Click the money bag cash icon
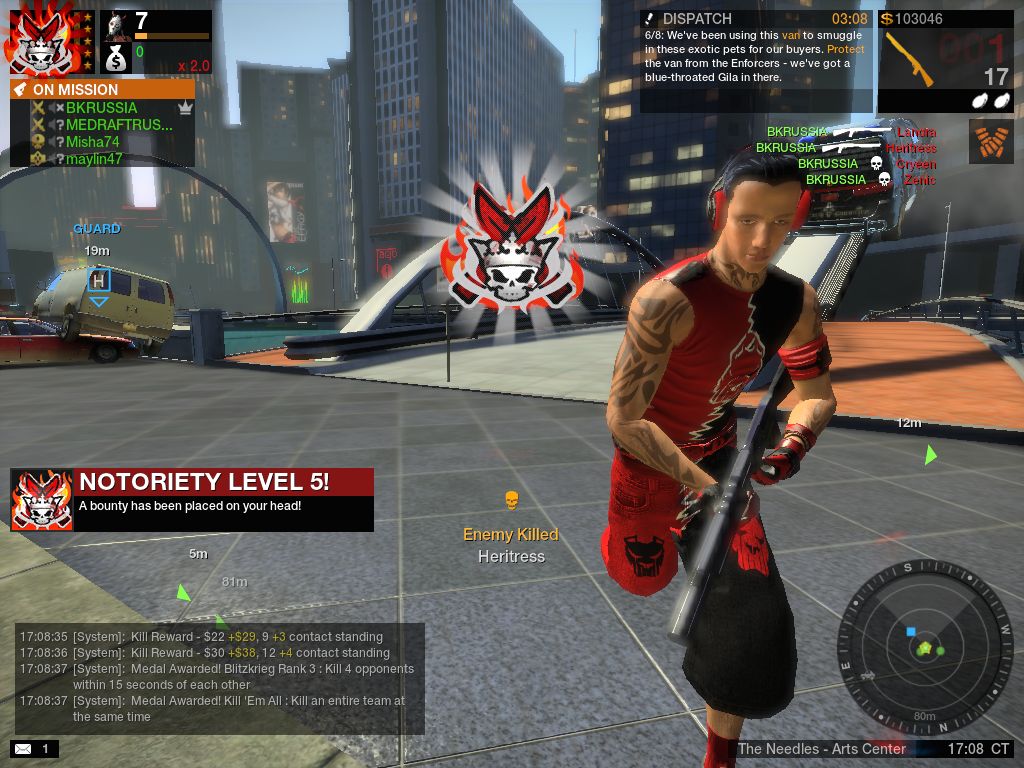This screenshot has height=768, width=1024. click(x=117, y=59)
